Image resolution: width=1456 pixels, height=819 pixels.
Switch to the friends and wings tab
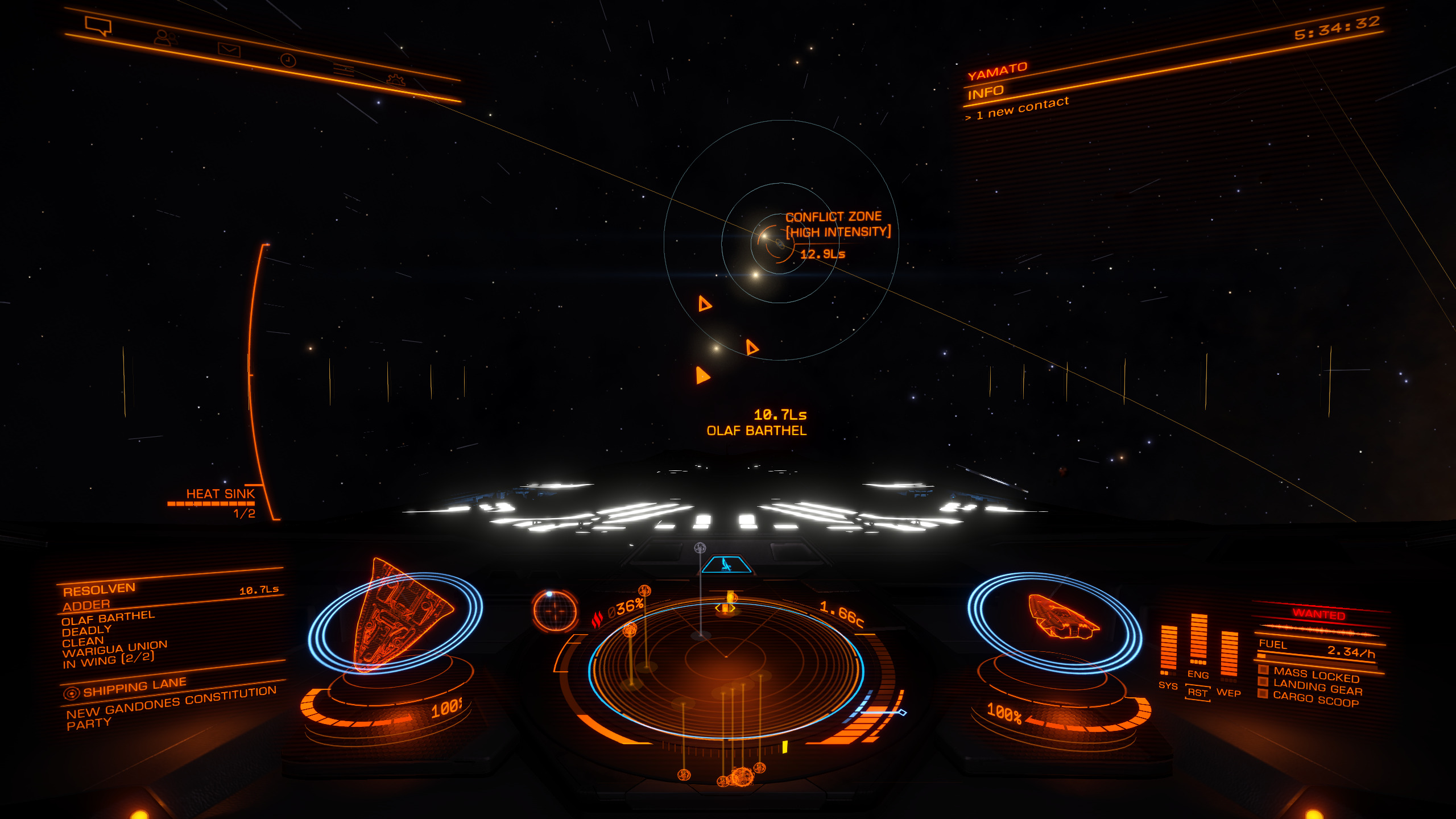click(166, 38)
